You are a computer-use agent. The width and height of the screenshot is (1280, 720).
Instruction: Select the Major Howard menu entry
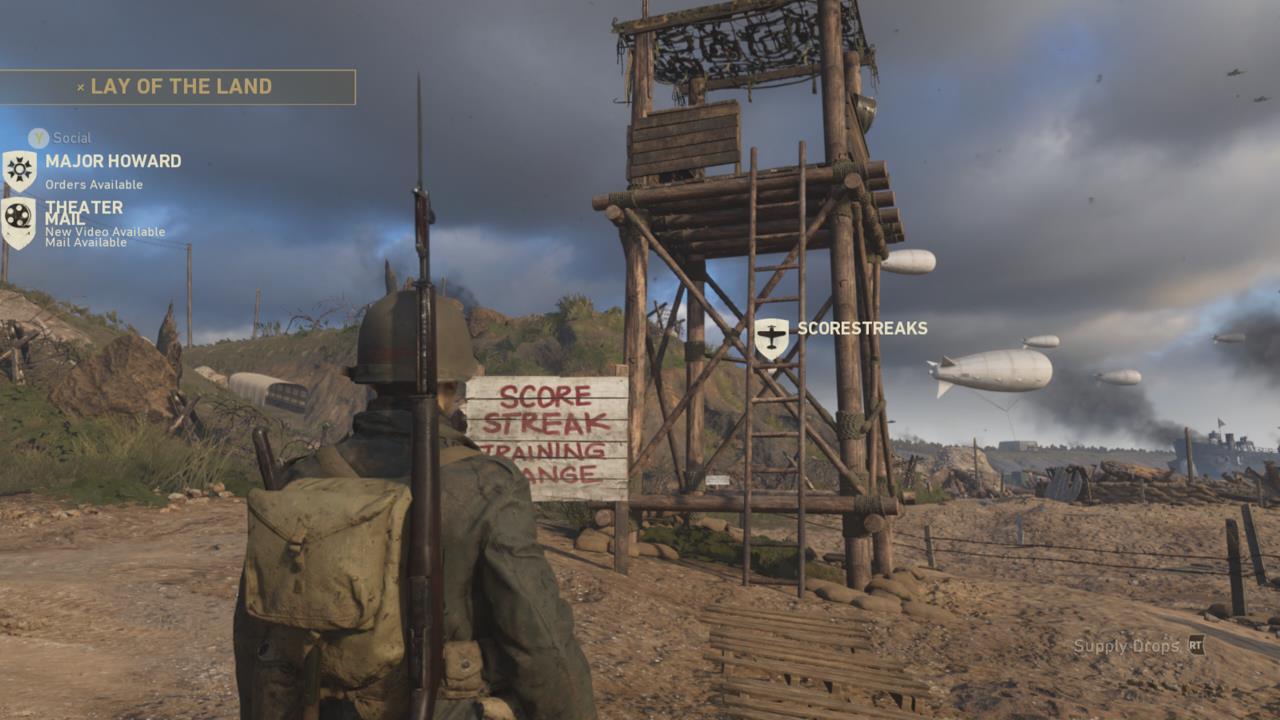pyautogui.click(x=111, y=161)
